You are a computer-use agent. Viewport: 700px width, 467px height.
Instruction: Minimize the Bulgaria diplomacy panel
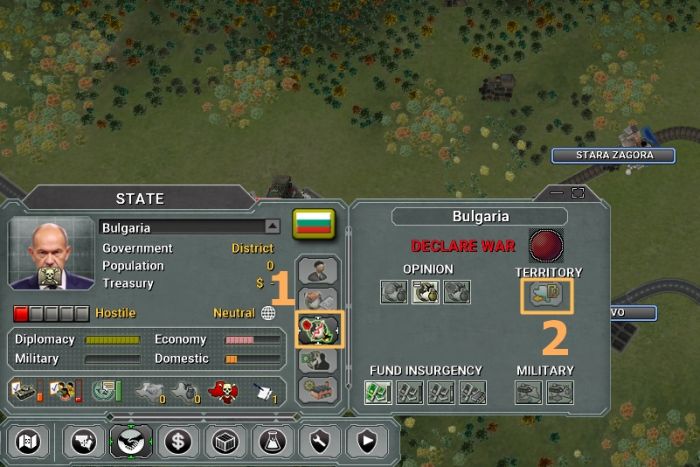pos(555,192)
